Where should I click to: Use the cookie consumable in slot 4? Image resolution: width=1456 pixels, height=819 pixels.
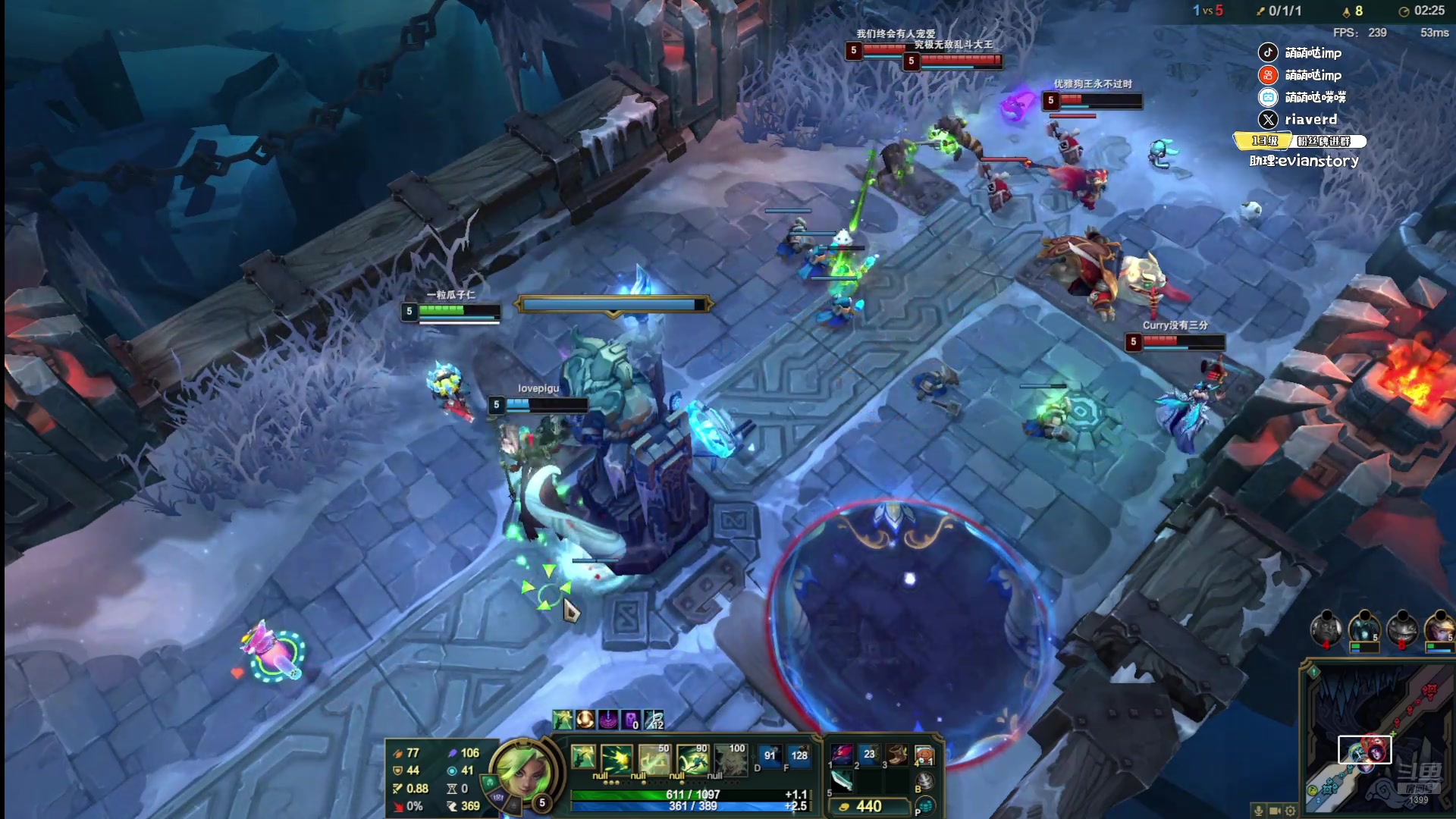924,754
